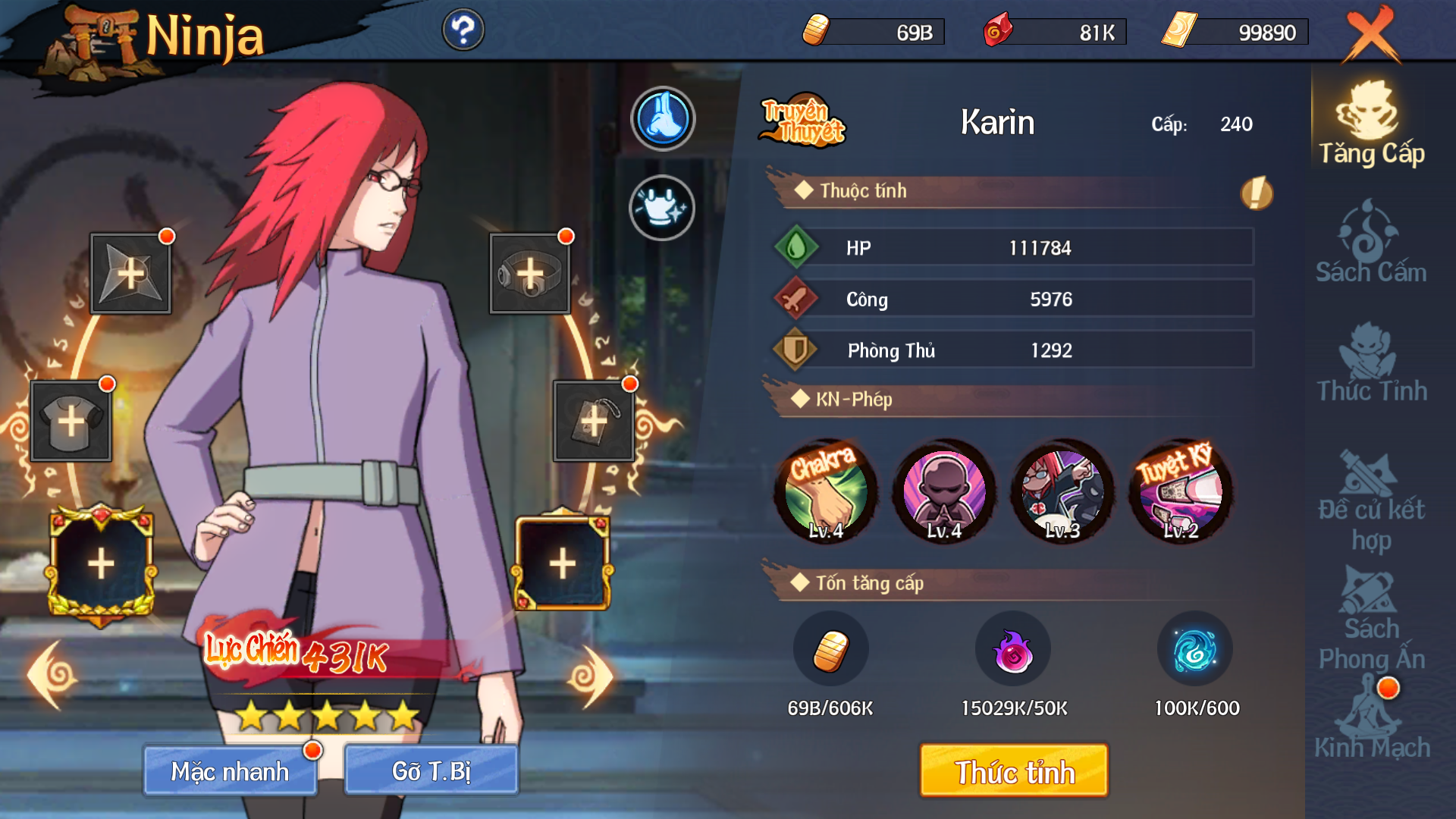Image resolution: width=1456 pixels, height=819 pixels.
Task: Add a shuriken weapon to its slot
Action: [x=130, y=274]
